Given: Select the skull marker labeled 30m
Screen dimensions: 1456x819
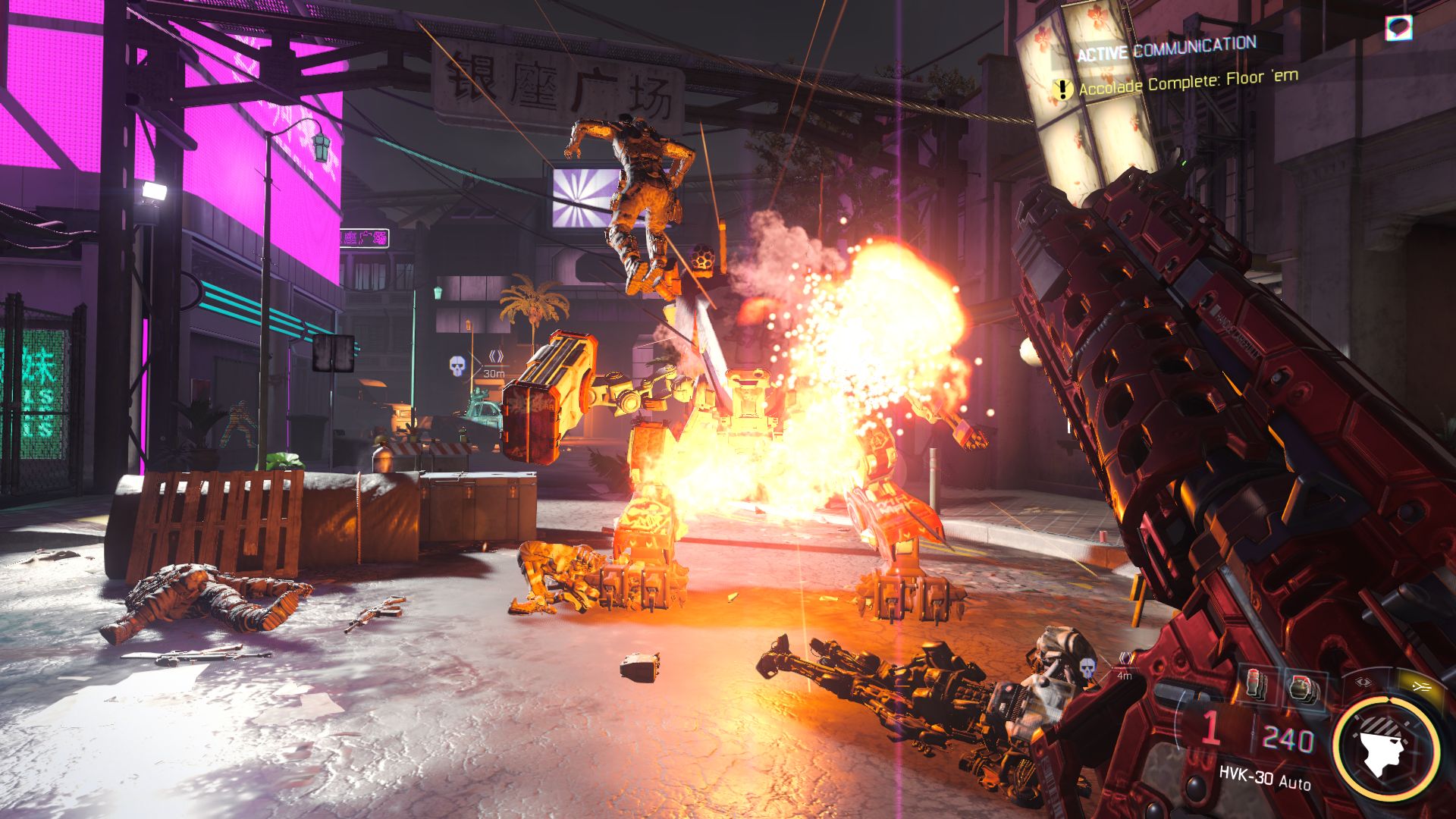Looking at the screenshot, I should click(457, 366).
